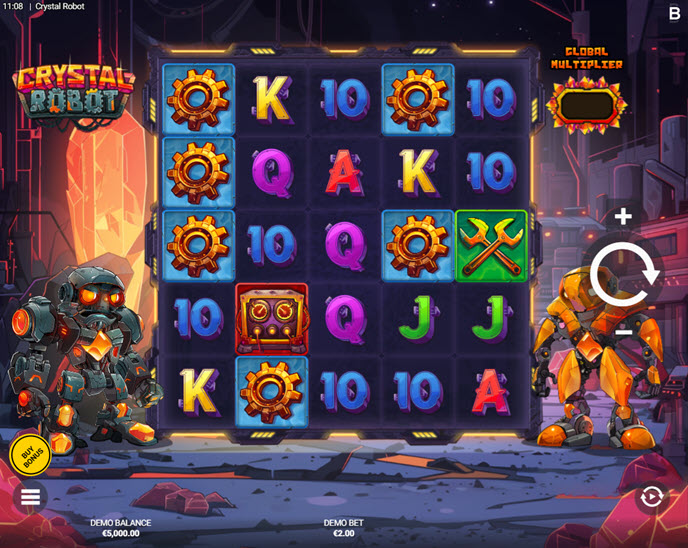Decrease the bet with the minus button
The height and width of the screenshot is (548, 688).
click(623, 331)
